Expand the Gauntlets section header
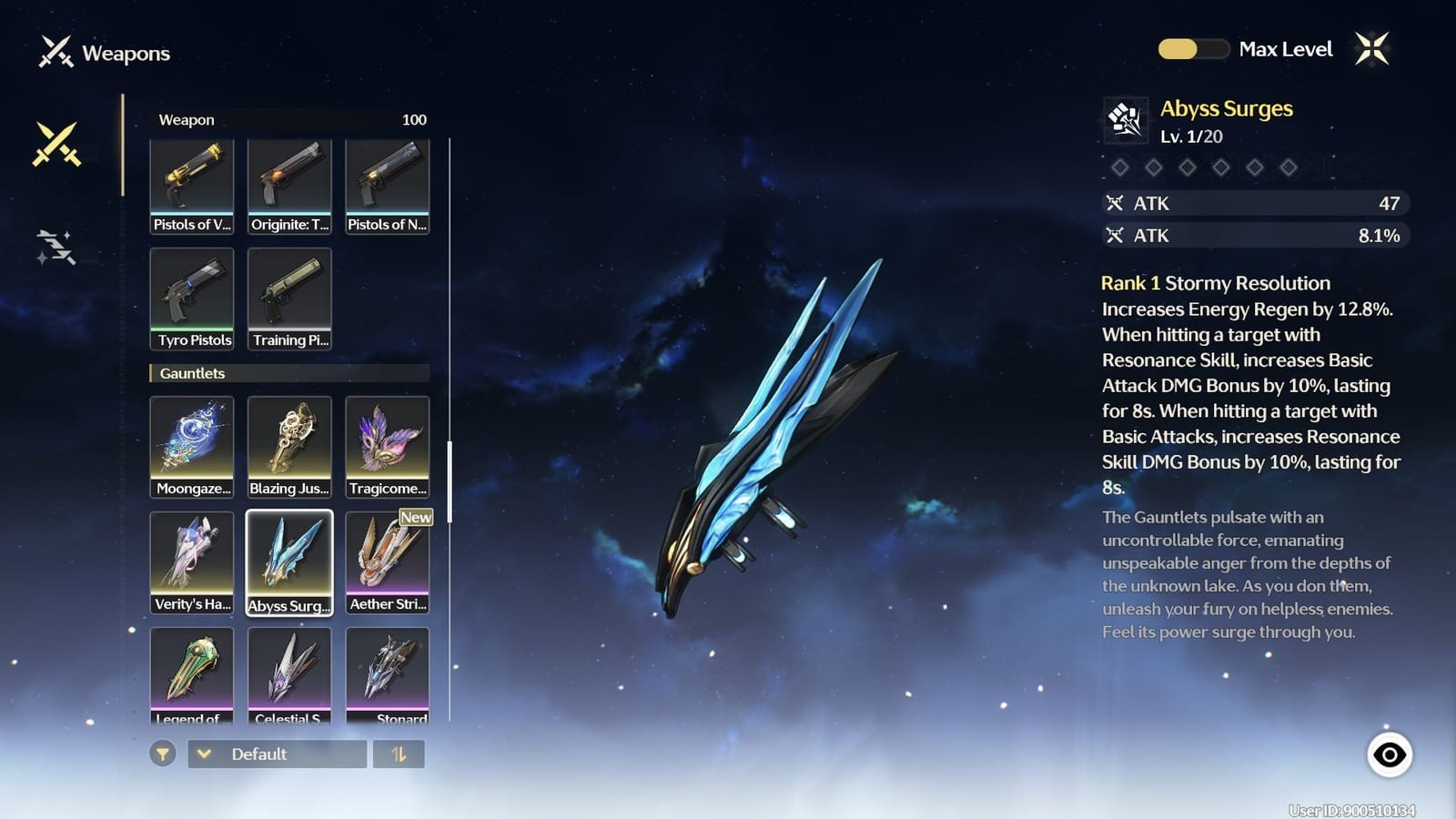The image size is (1456, 819). pyautogui.click(x=194, y=373)
